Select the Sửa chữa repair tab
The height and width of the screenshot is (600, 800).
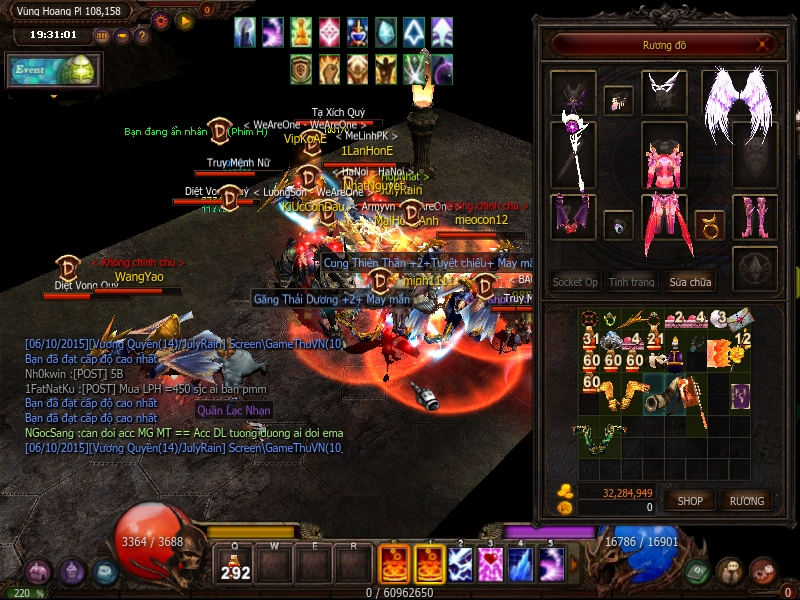click(x=691, y=283)
